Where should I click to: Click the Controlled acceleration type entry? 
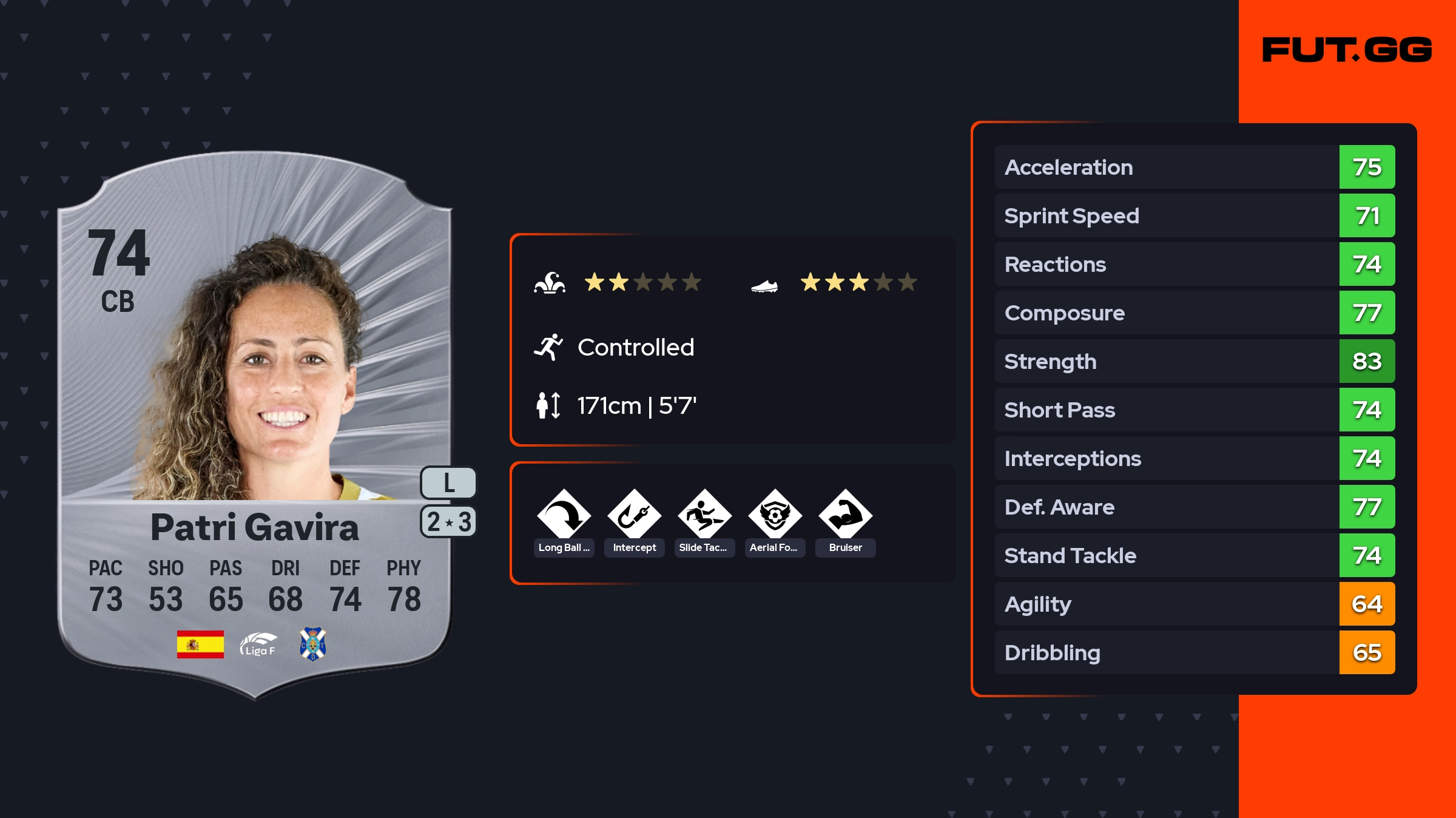point(635,348)
